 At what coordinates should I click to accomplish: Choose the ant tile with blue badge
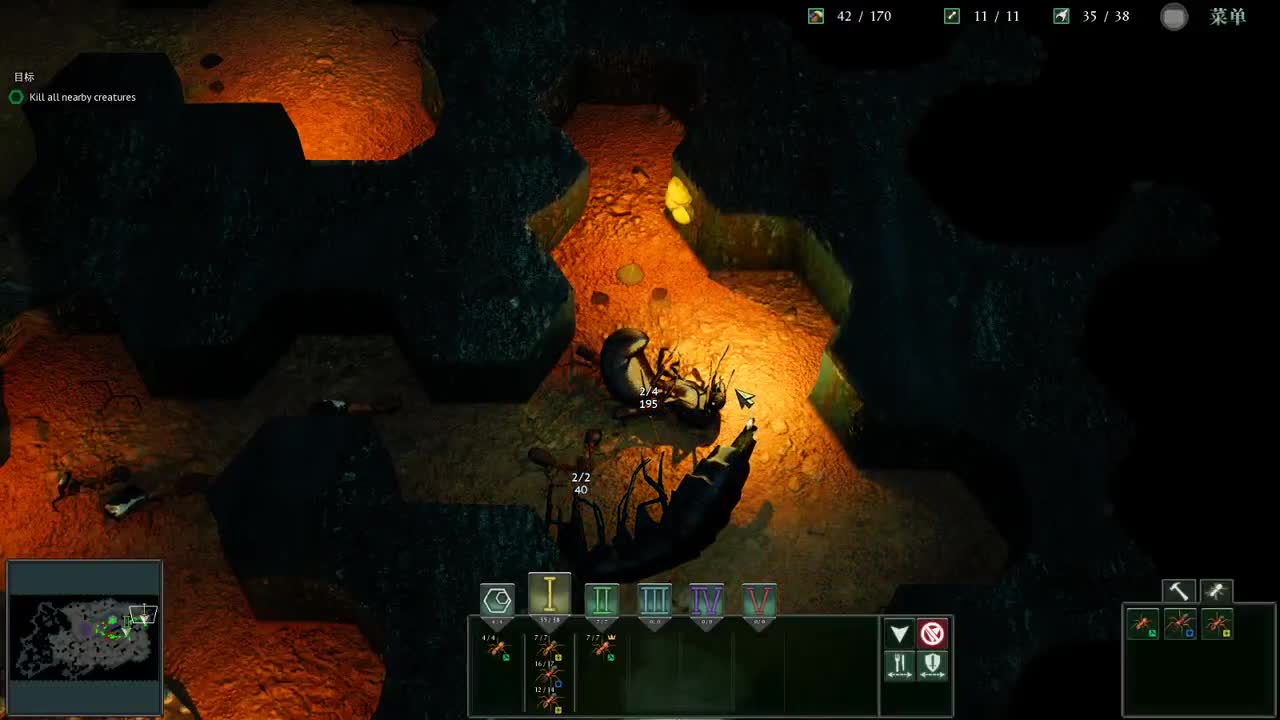point(1180,625)
